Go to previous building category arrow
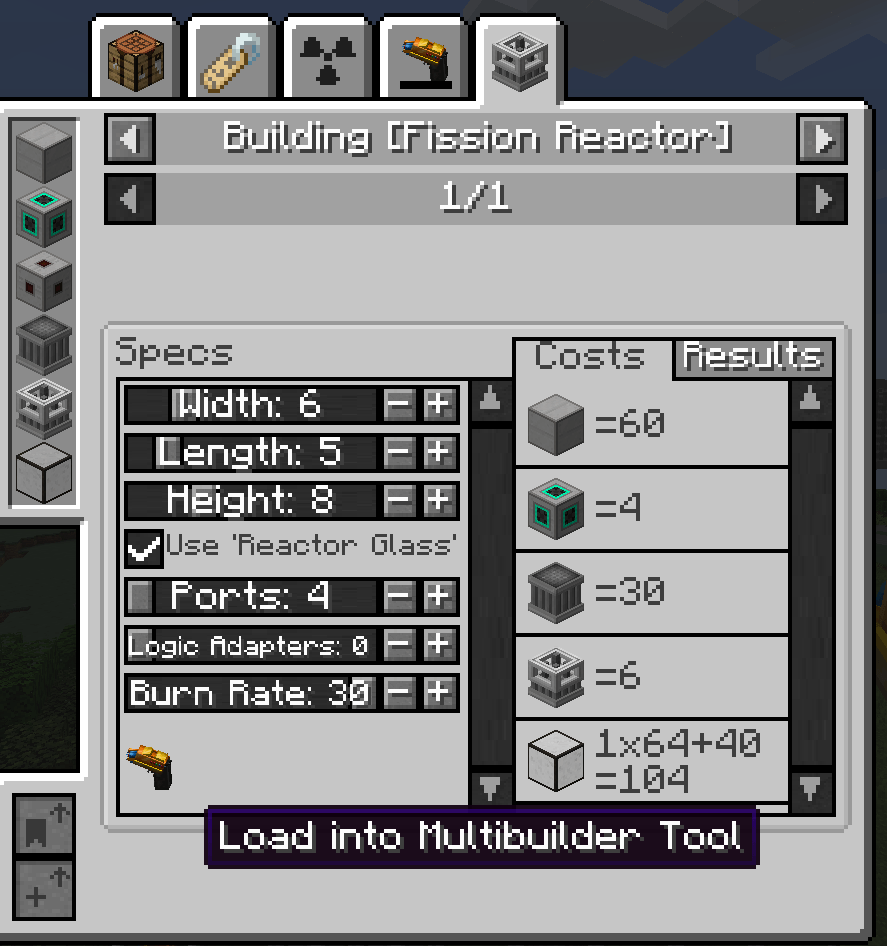 (130, 138)
